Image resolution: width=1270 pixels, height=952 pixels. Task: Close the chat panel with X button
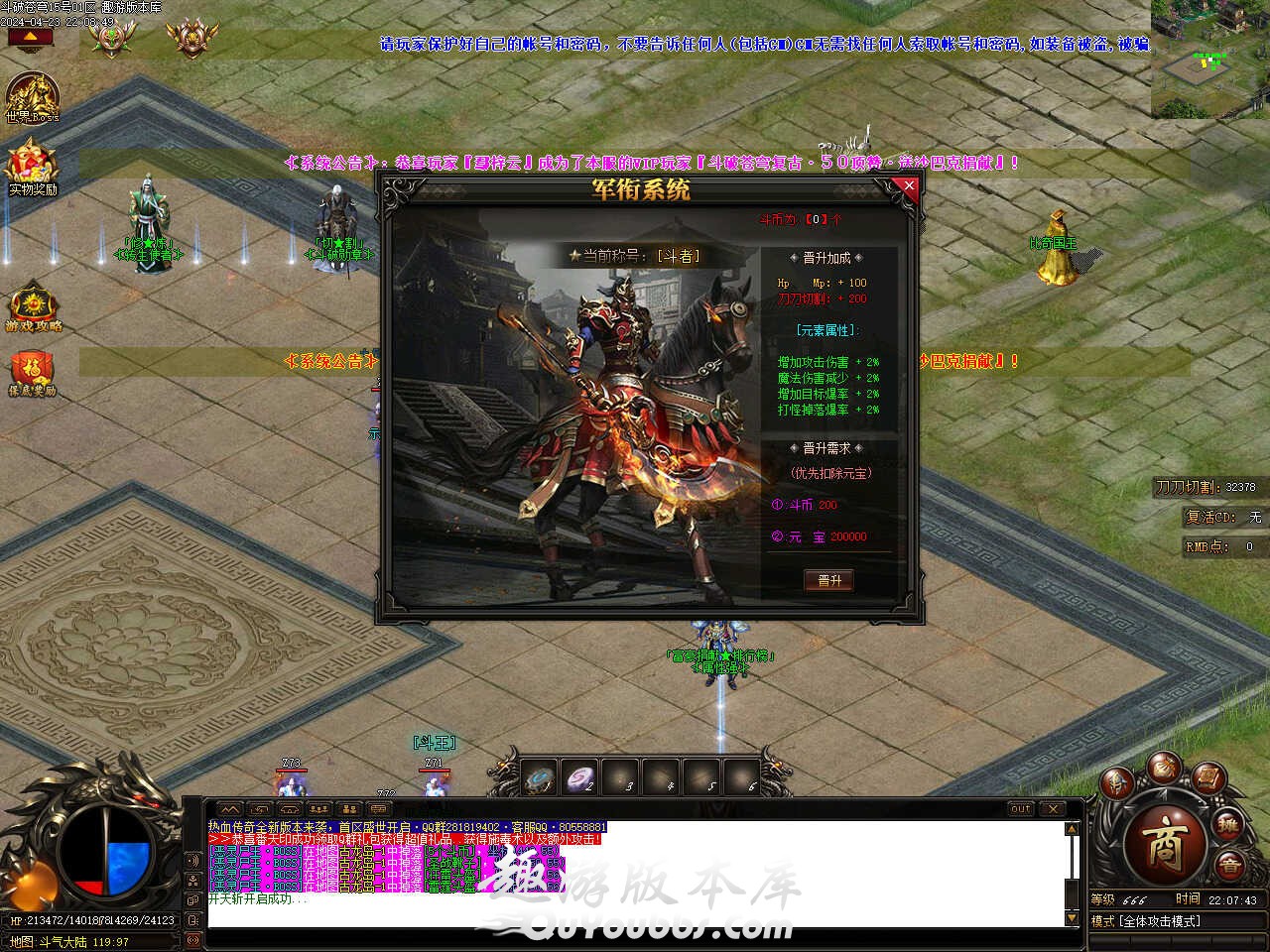pyautogui.click(x=1052, y=809)
